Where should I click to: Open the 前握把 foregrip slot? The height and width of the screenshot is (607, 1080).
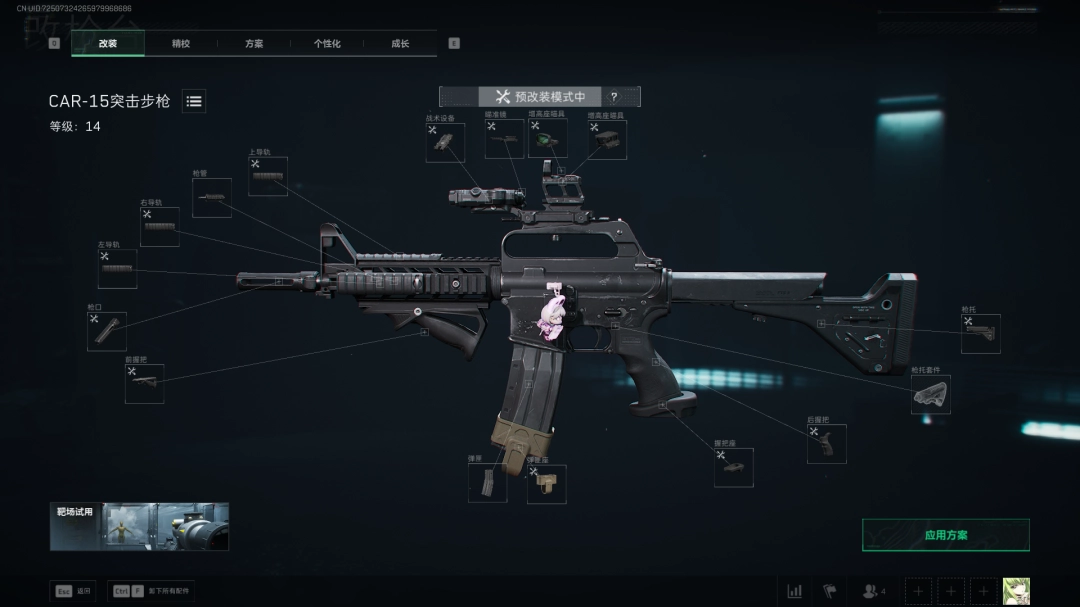click(x=144, y=384)
